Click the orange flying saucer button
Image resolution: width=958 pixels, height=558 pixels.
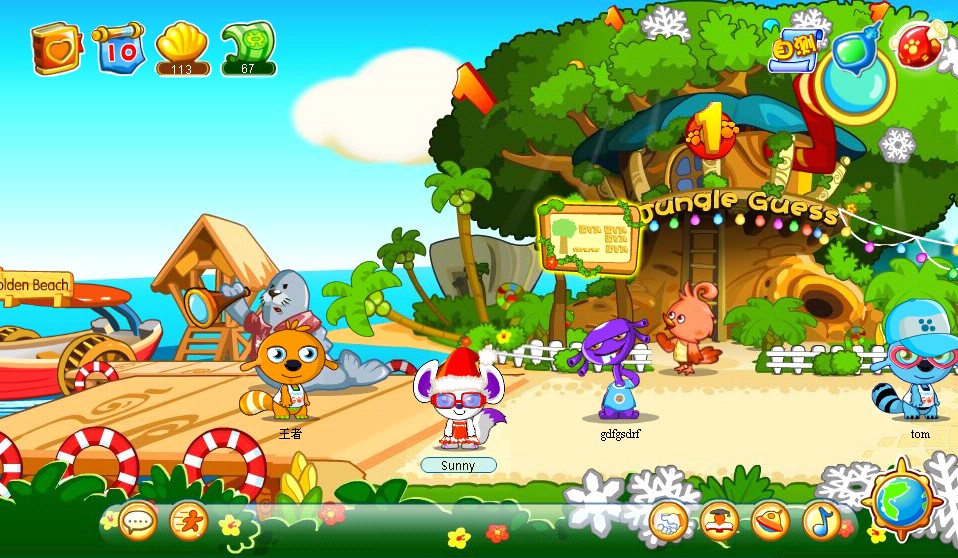[770, 521]
